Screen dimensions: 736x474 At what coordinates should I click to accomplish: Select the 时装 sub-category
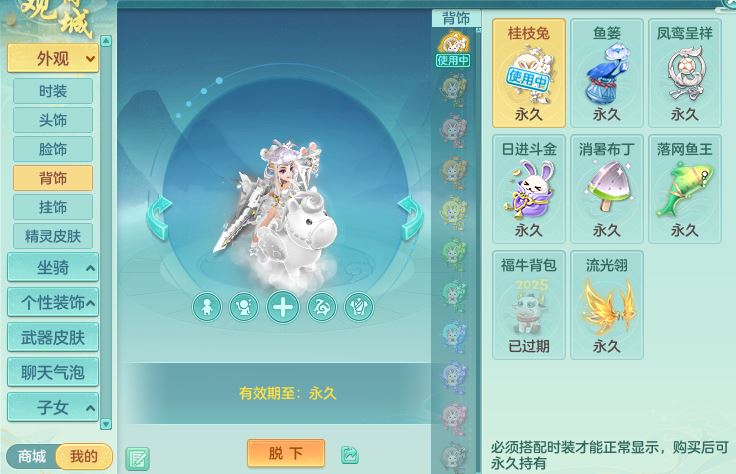click(53, 91)
